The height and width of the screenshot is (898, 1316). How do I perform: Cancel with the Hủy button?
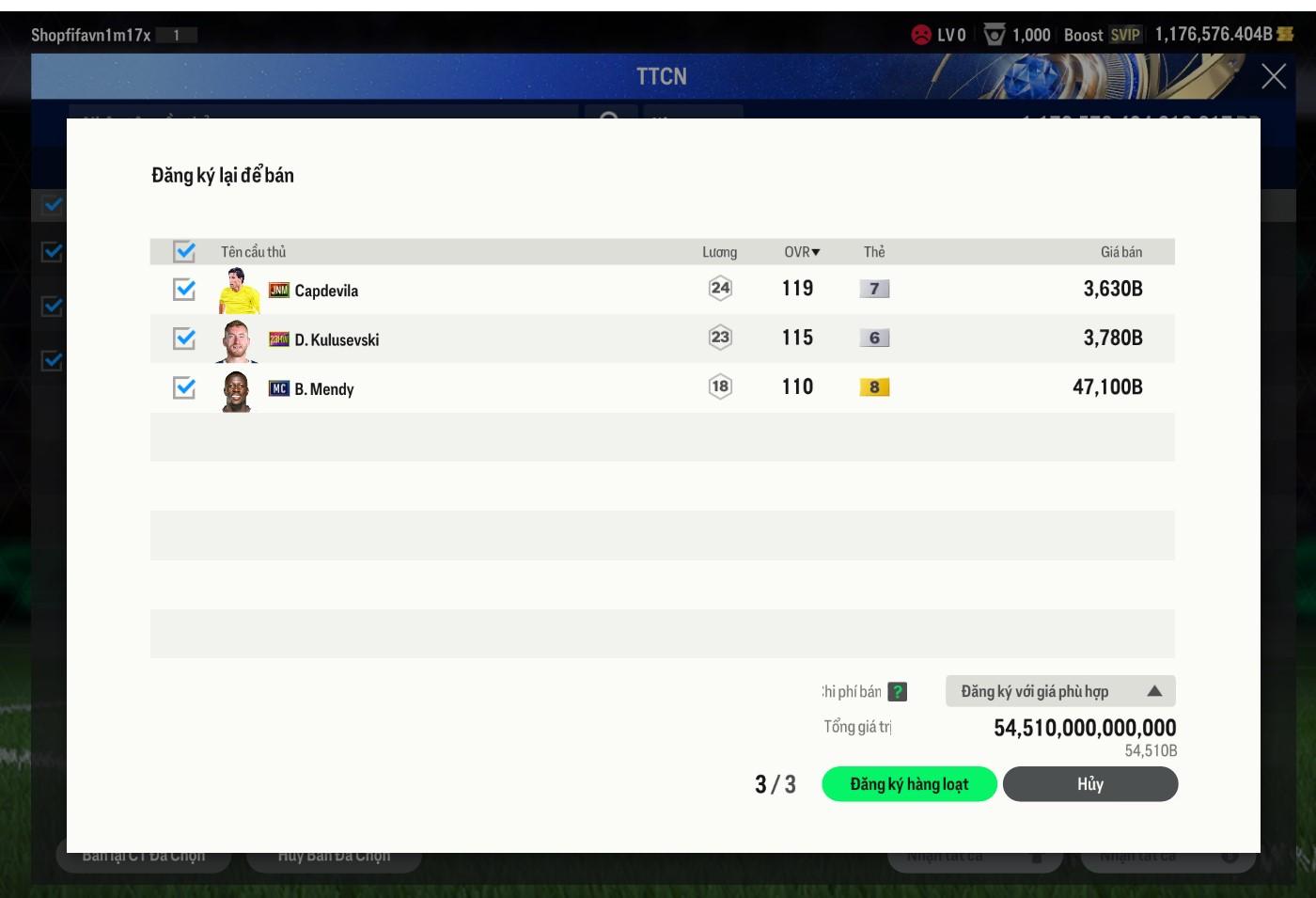[x=1089, y=784]
